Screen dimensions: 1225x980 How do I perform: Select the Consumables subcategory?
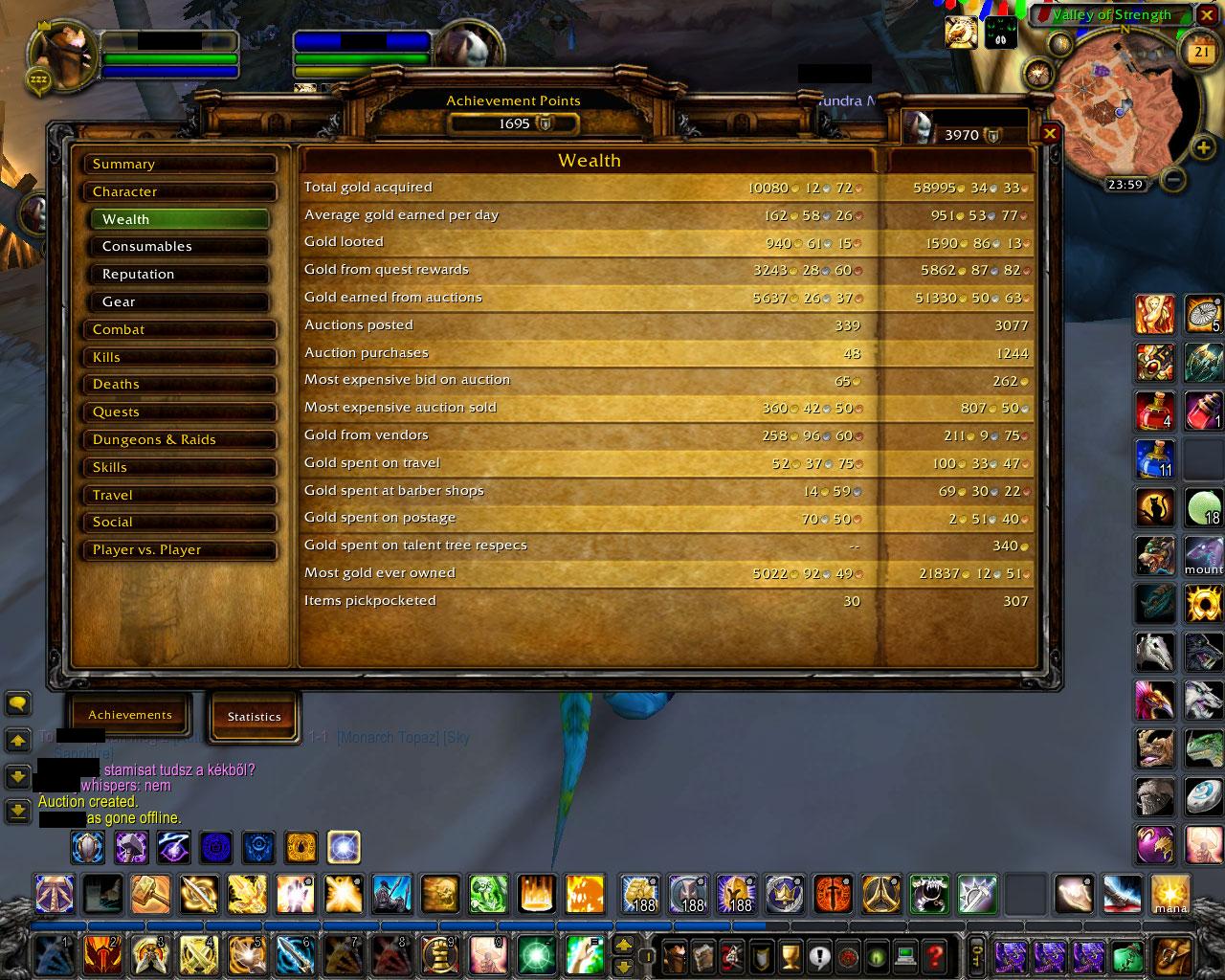[184, 247]
